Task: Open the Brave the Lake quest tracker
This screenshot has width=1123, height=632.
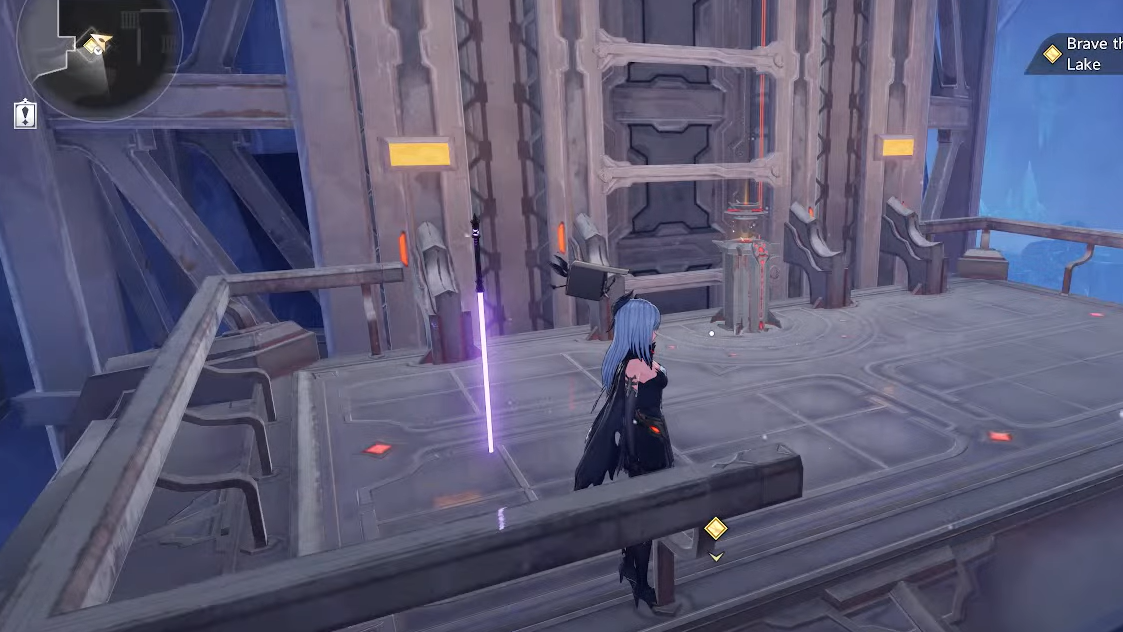Action: [1080, 54]
